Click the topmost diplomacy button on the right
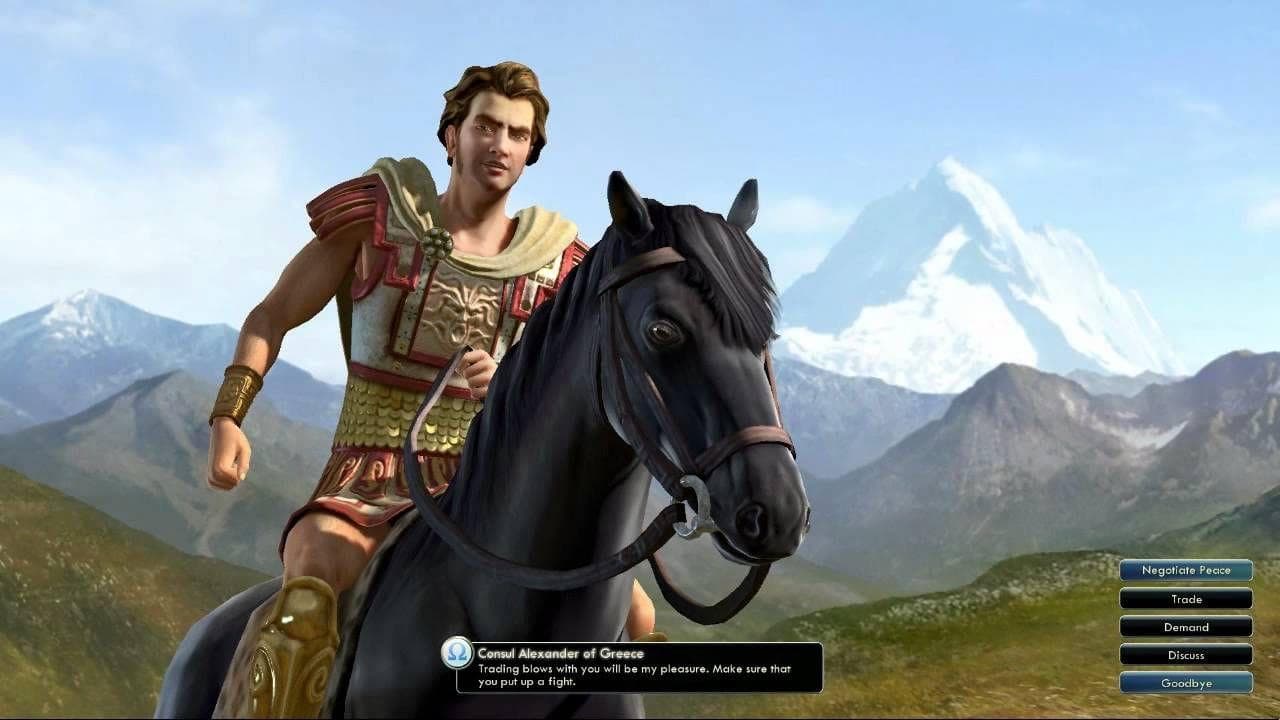Viewport: 1280px width, 720px height. [1186, 570]
